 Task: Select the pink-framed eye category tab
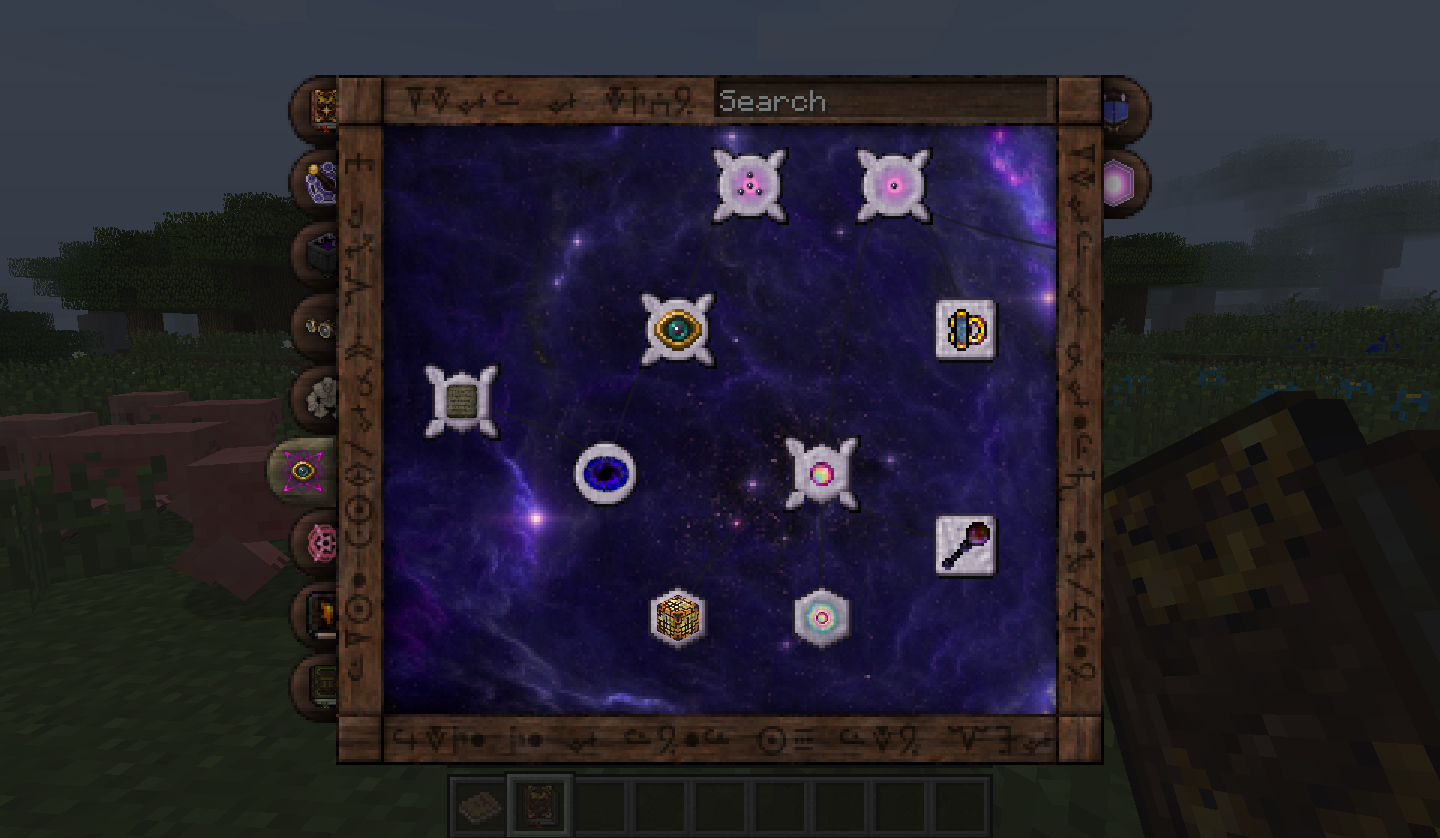[x=302, y=469]
